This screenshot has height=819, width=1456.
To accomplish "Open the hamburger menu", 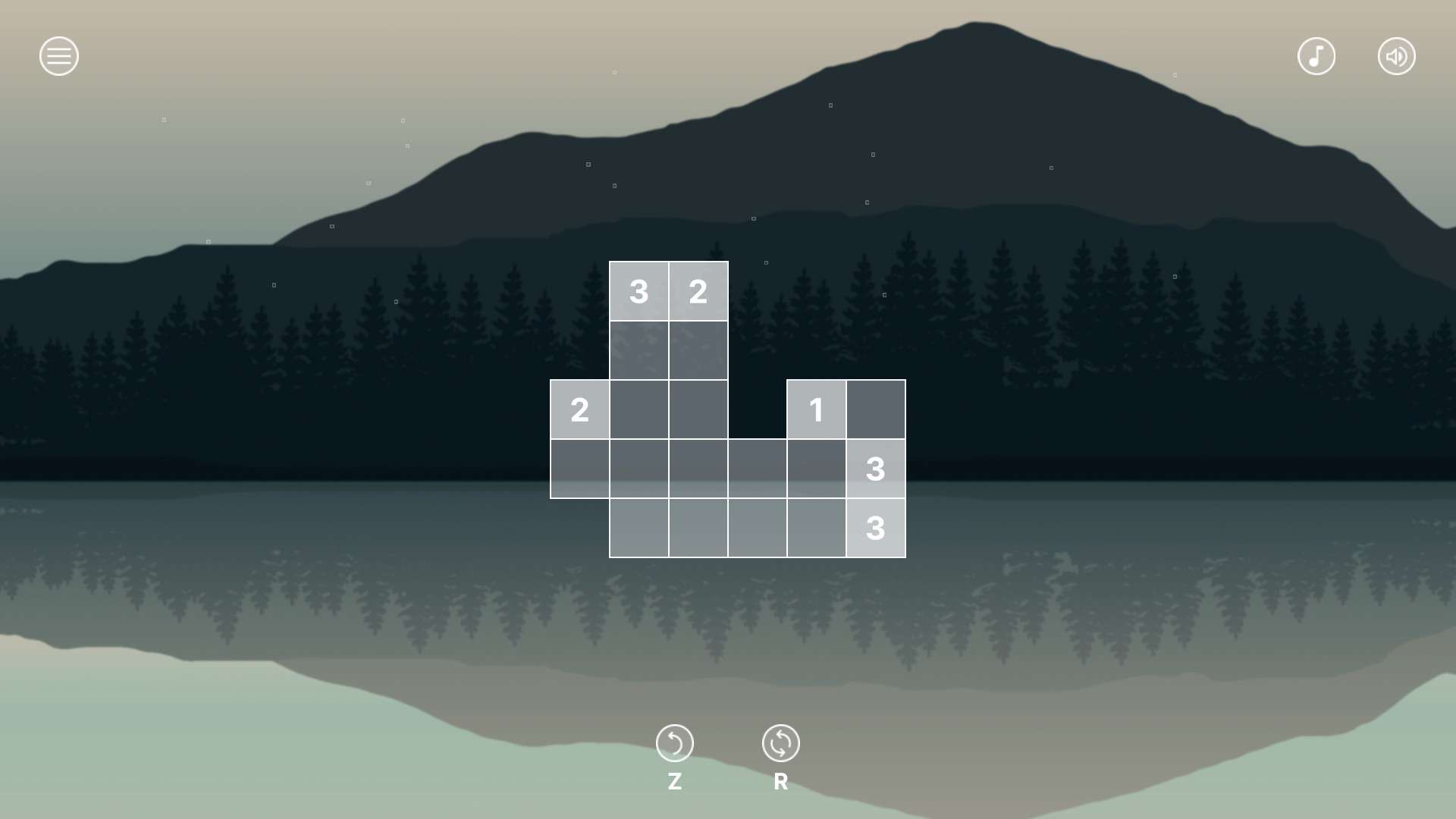I will 59,56.
